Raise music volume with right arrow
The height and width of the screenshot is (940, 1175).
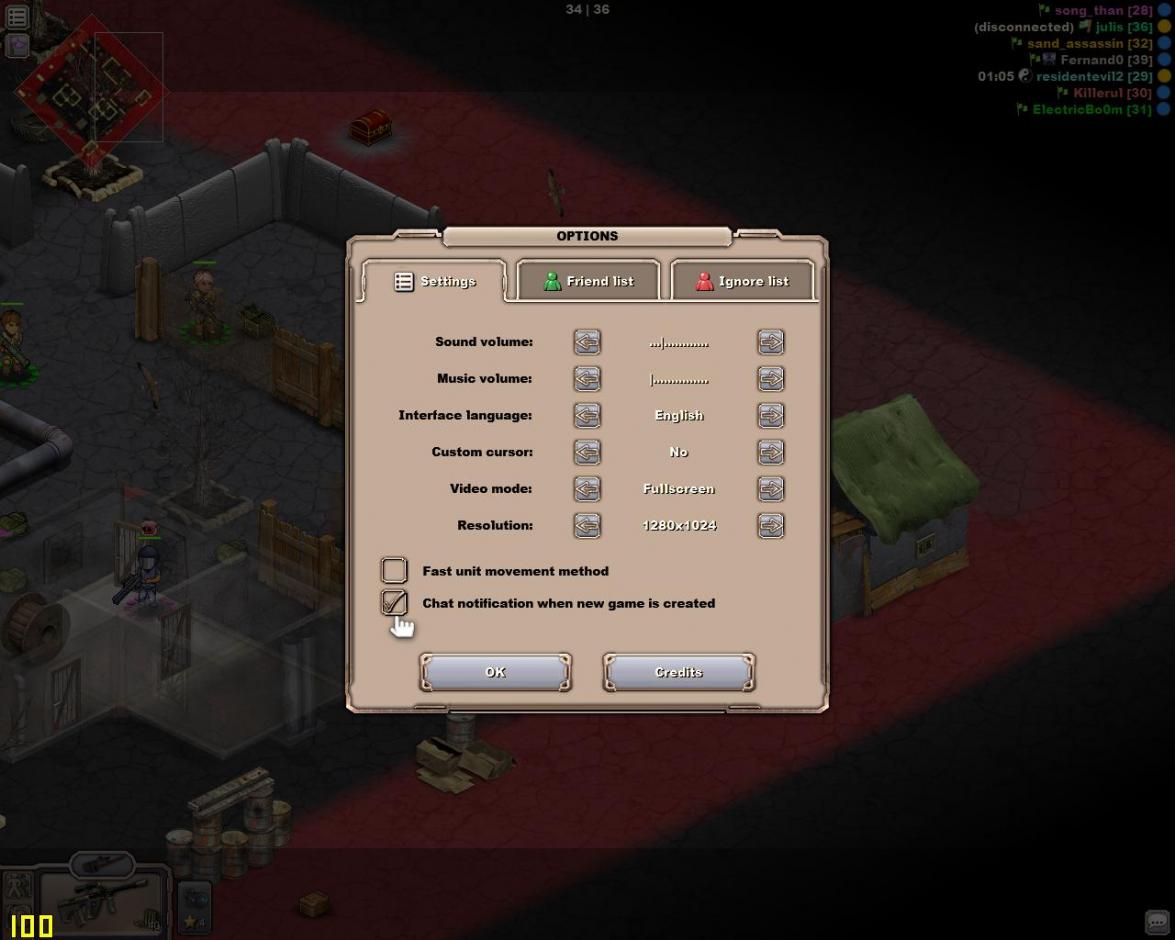(770, 379)
